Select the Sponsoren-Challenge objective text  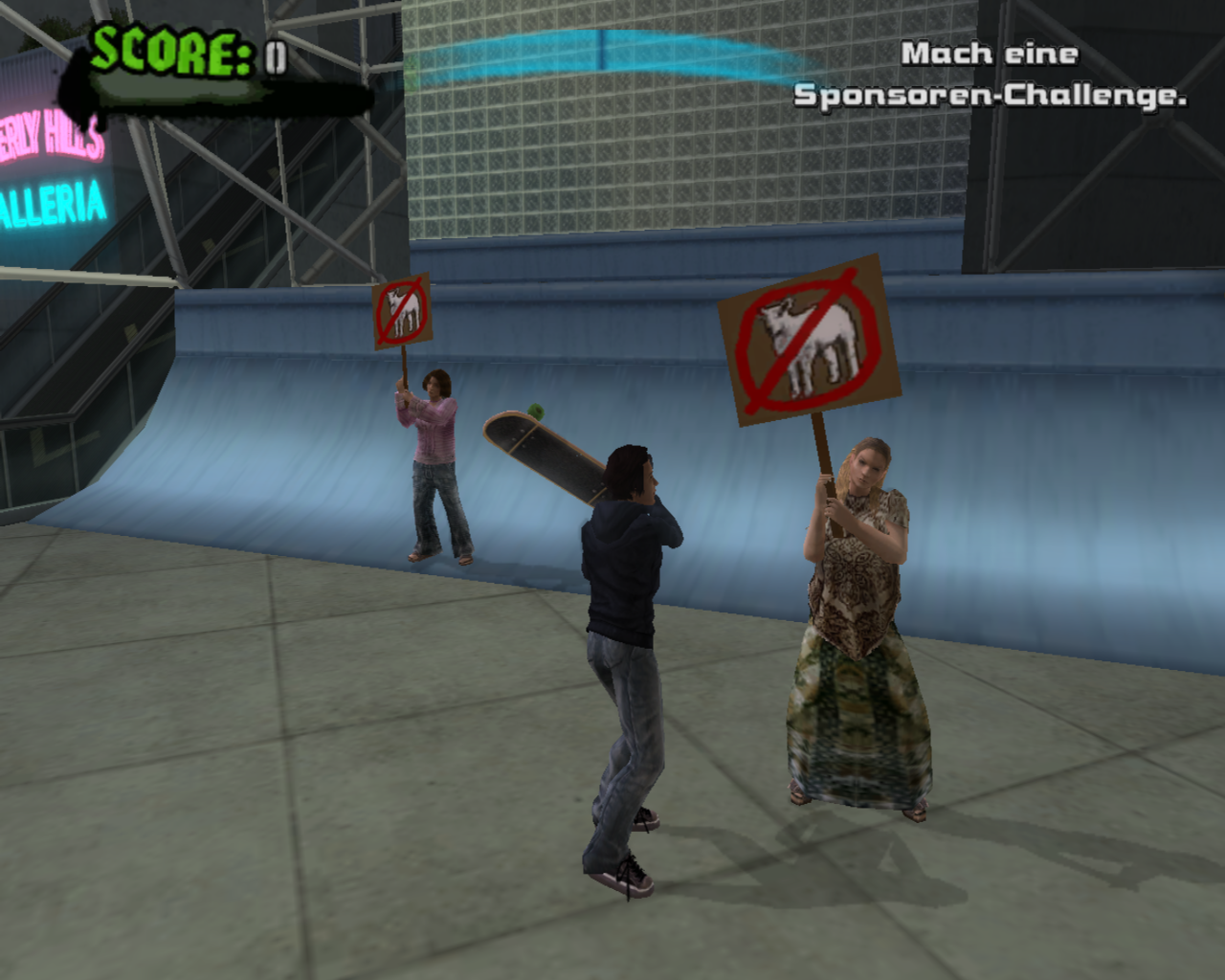pos(990,75)
